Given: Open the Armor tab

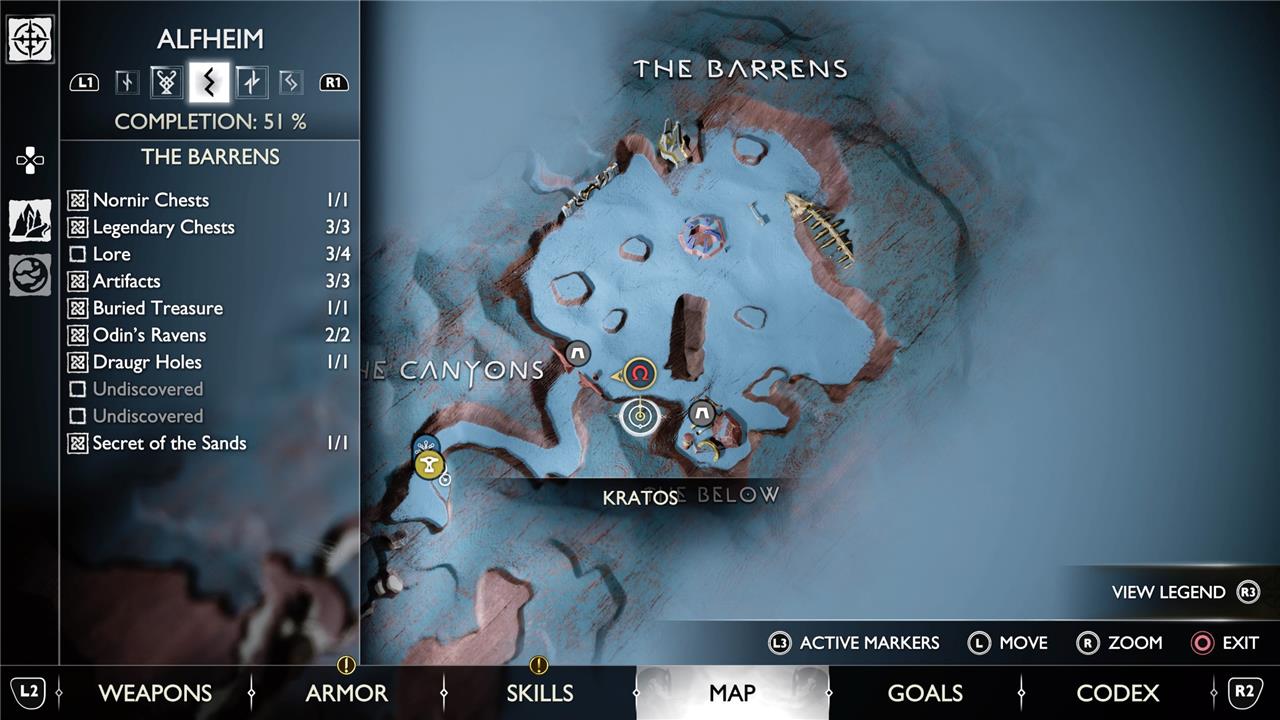Looking at the screenshot, I should pos(347,693).
